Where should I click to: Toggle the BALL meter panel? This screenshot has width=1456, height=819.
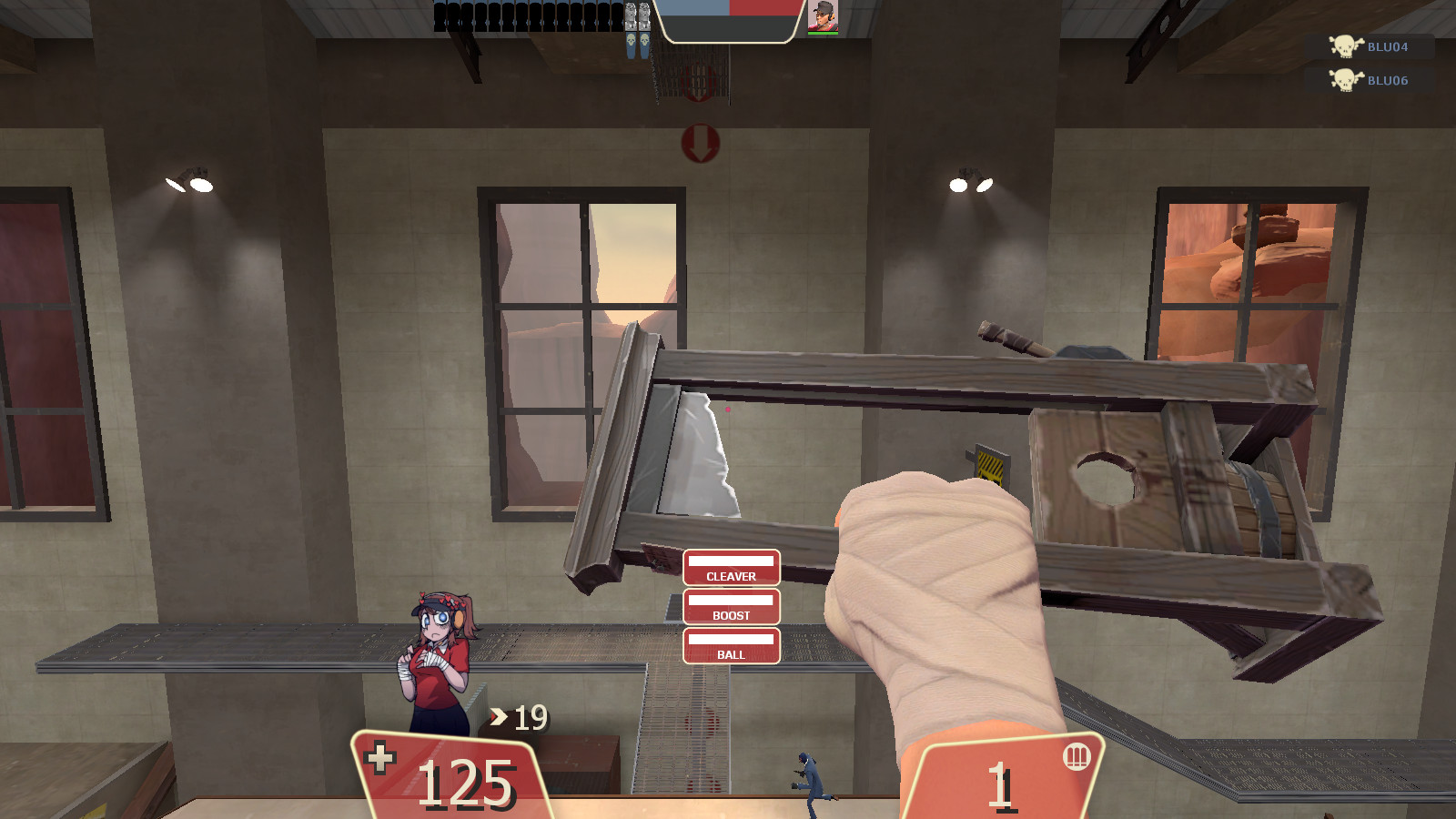coord(733,647)
